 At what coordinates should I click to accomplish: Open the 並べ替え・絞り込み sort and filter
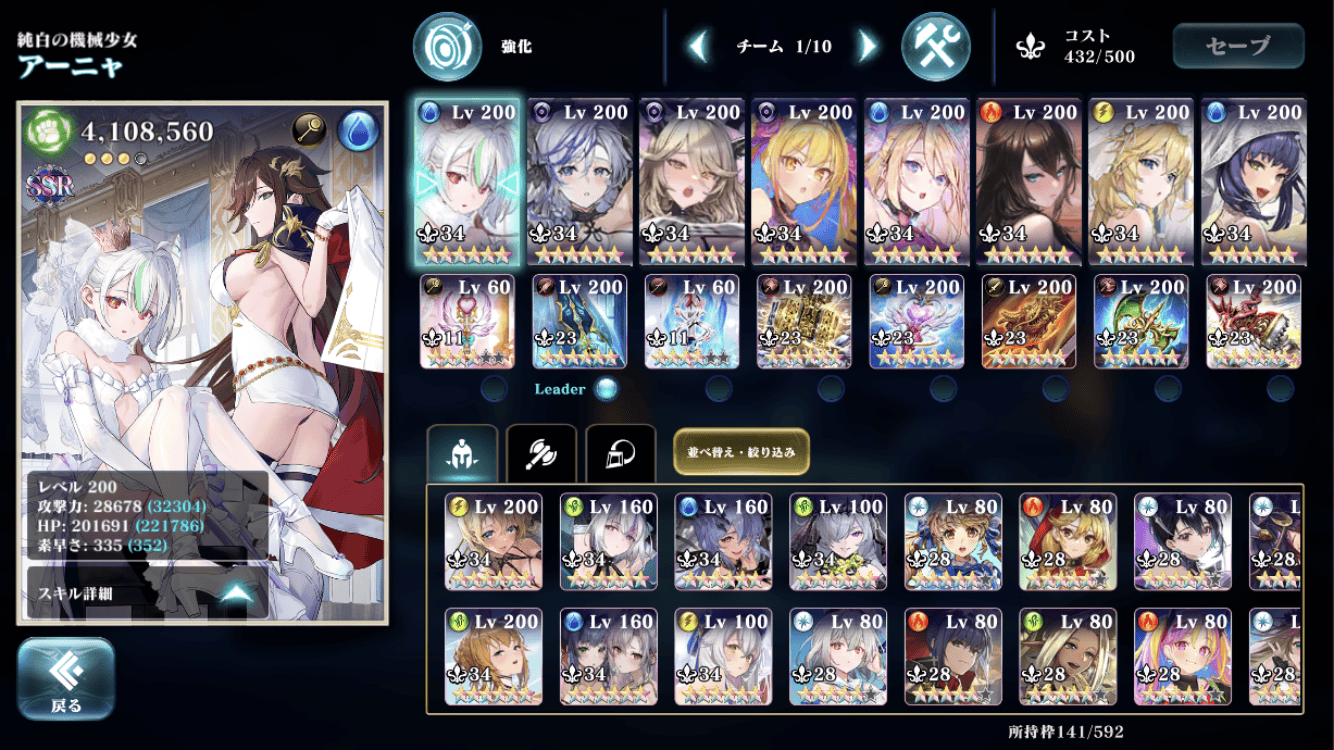point(741,452)
